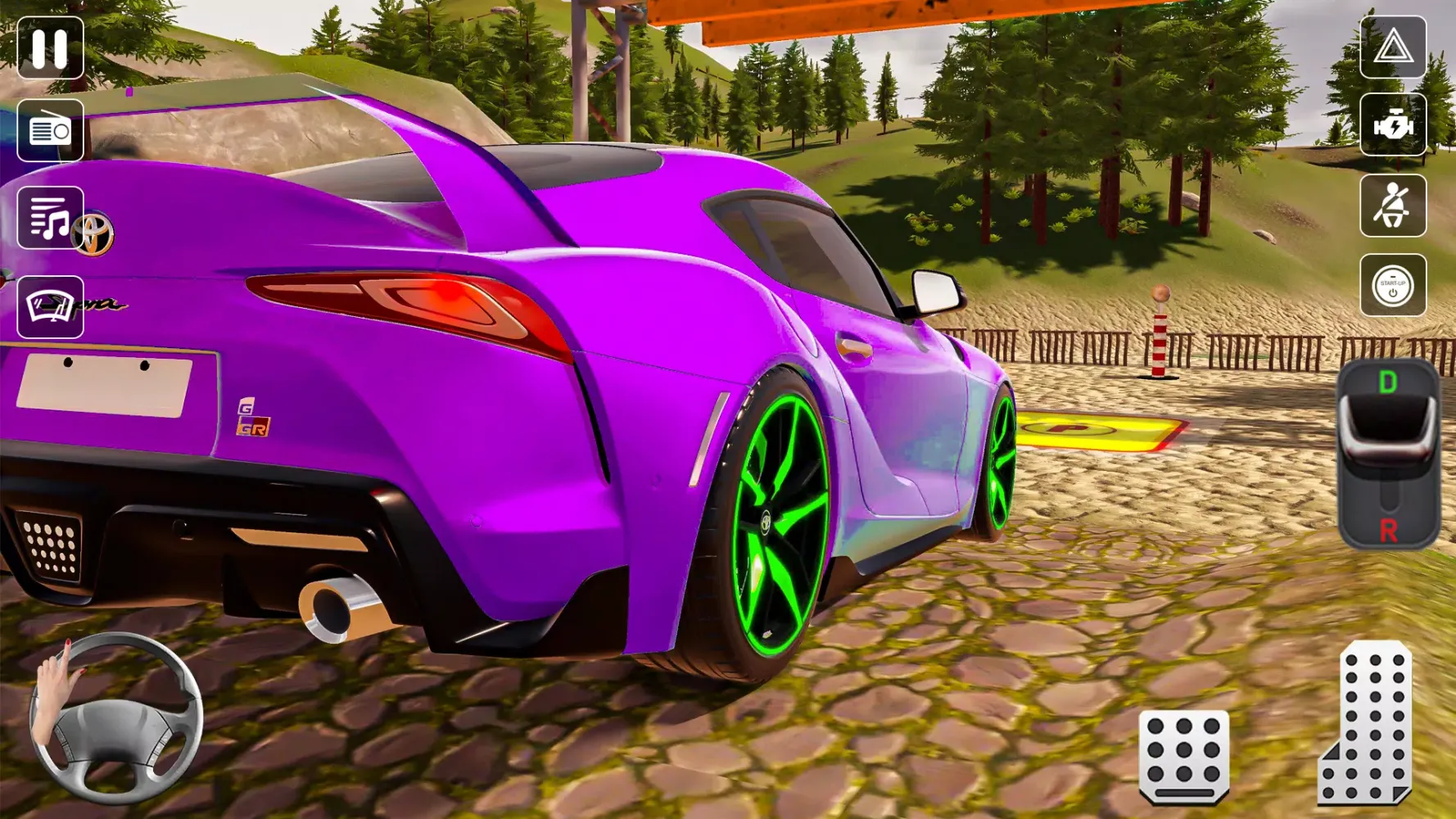This screenshot has height=819, width=1456.
Task: Toggle the music playlist button
Action: [x=50, y=218]
